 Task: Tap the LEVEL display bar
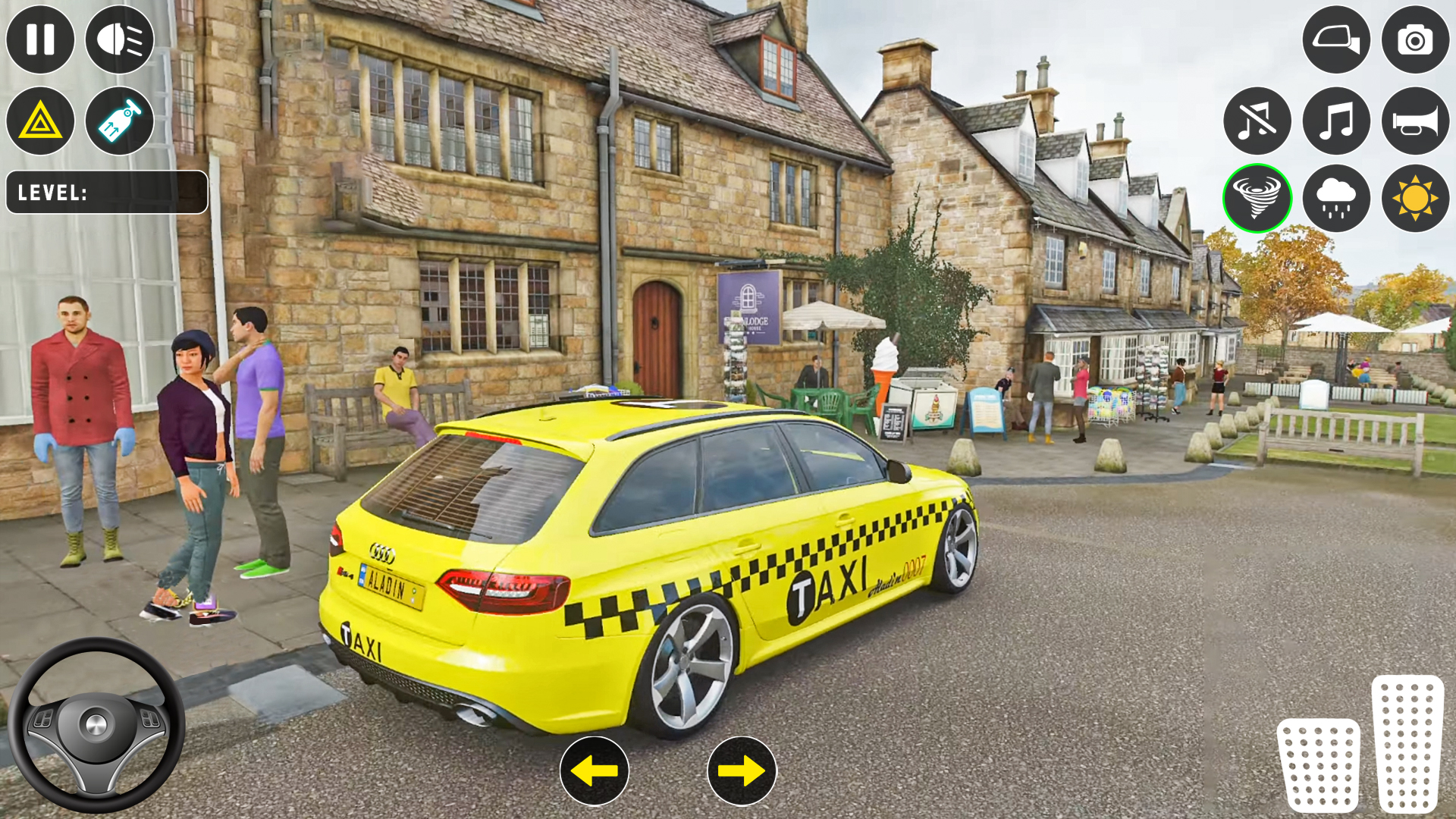point(106,192)
